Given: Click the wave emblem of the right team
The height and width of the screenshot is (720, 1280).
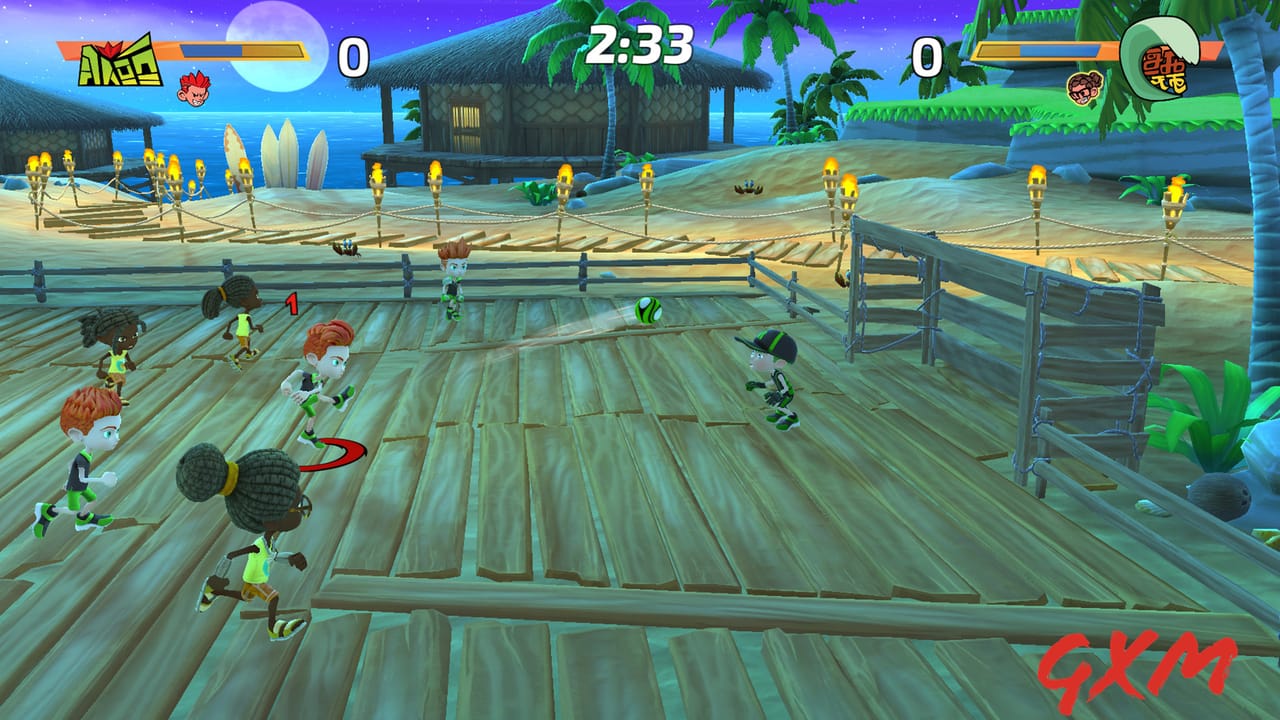Looking at the screenshot, I should pos(1160,62).
